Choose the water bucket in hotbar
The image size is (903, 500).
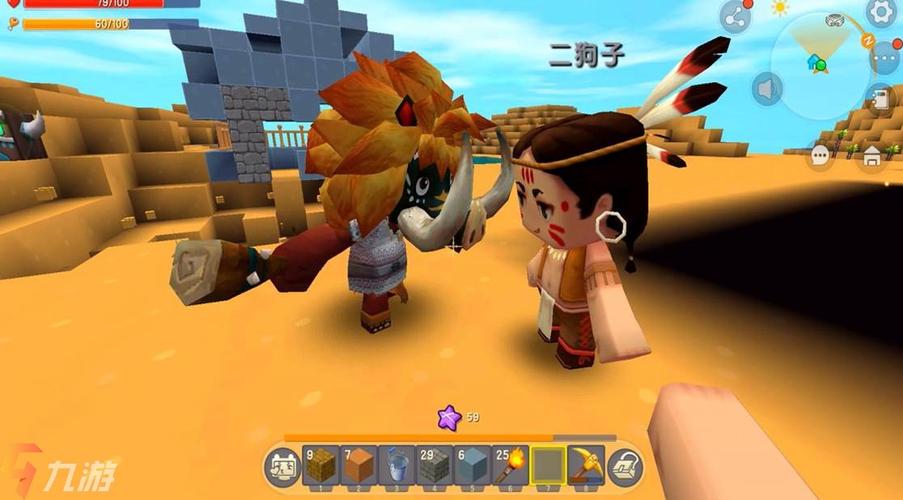[x=397, y=465]
